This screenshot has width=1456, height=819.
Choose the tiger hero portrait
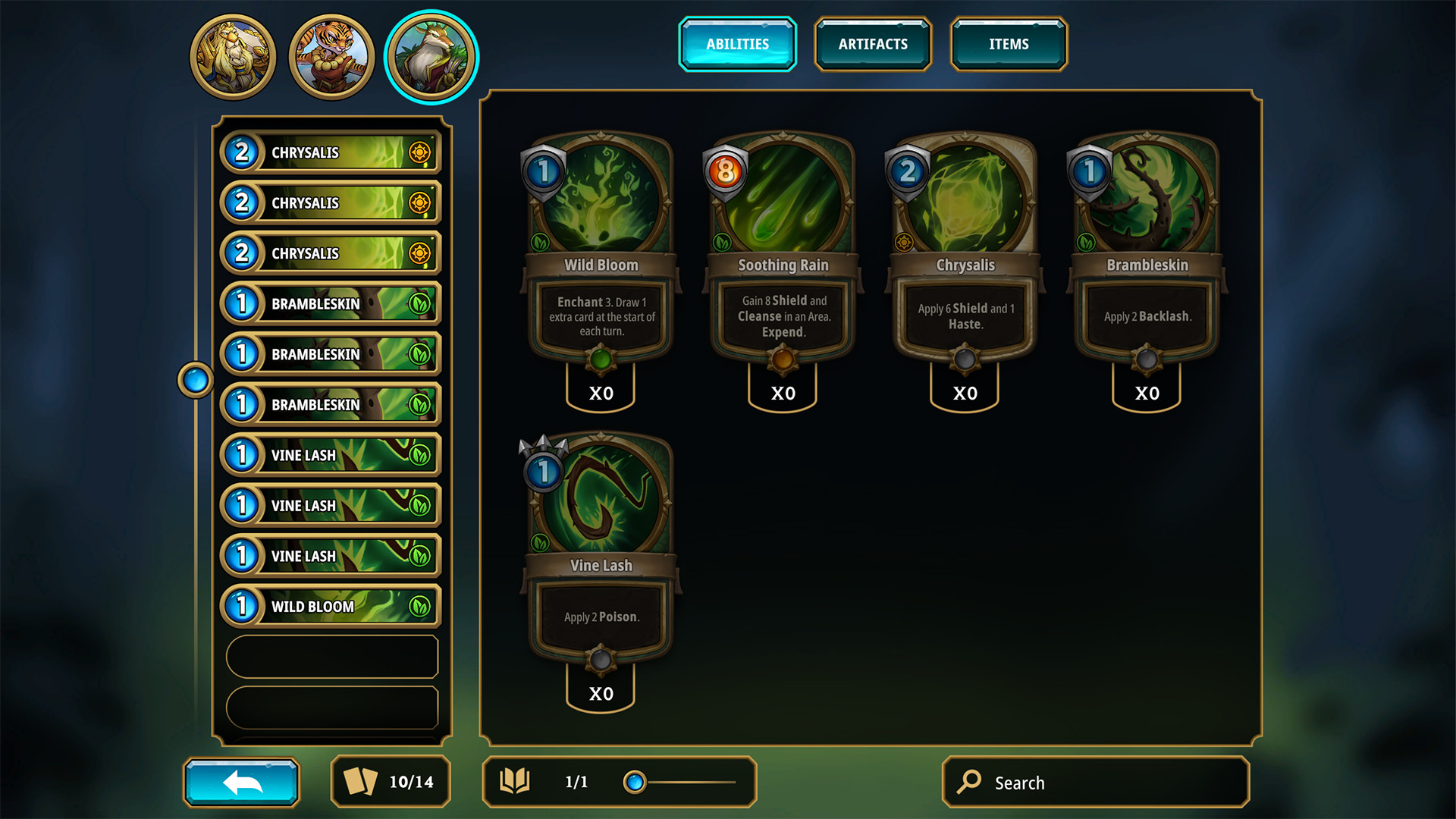(x=331, y=57)
